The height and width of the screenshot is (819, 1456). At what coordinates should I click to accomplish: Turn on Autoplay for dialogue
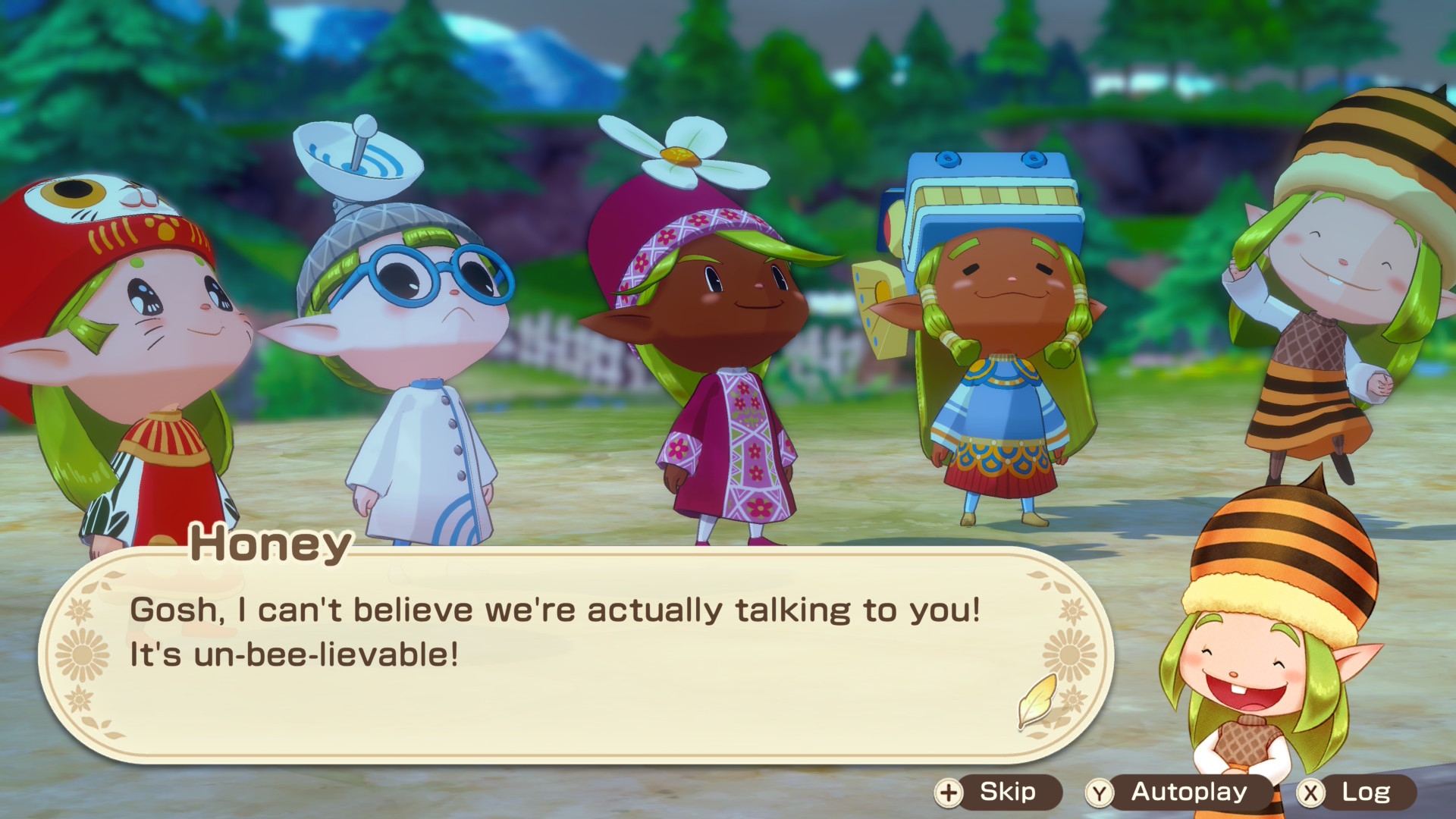pyautogui.click(x=1178, y=792)
